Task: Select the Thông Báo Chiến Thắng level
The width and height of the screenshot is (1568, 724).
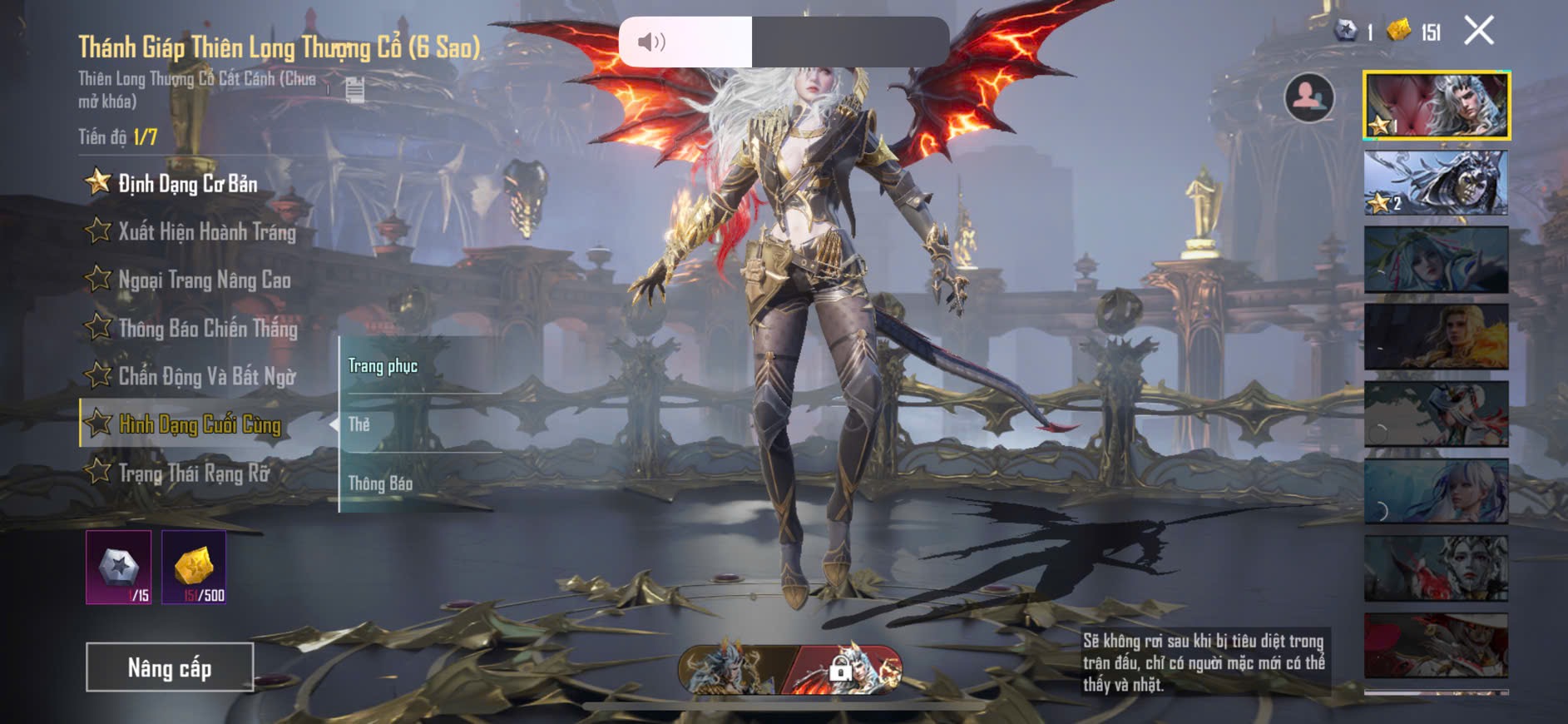Action: click(207, 328)
